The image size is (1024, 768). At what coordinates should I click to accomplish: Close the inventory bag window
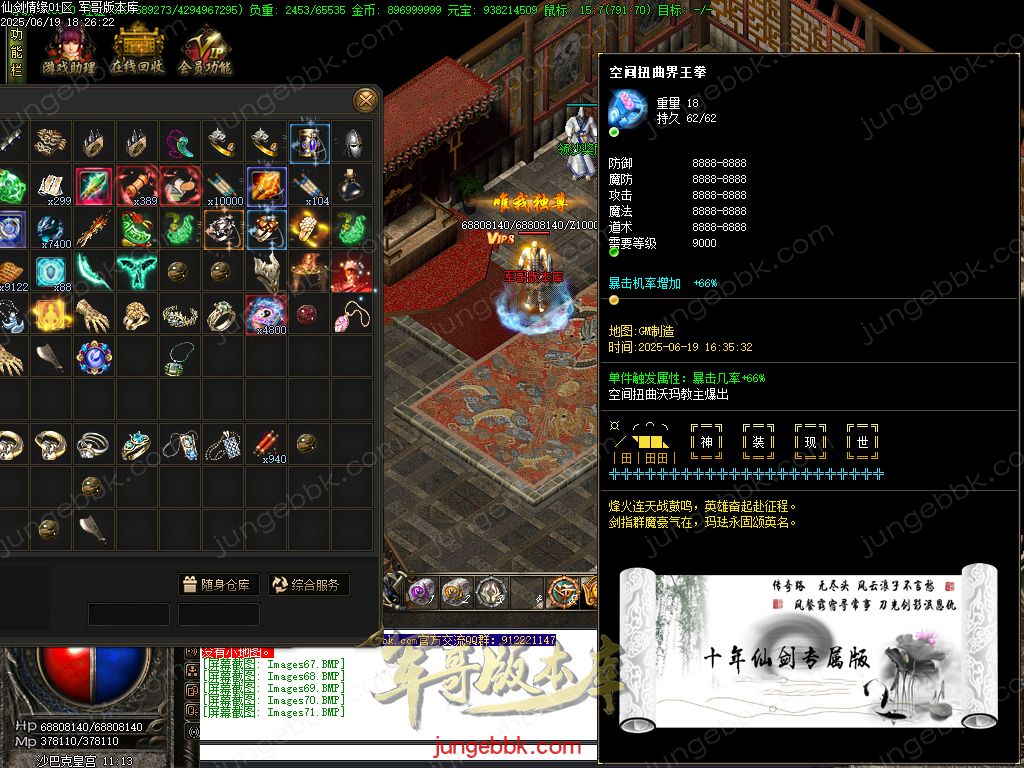click(x=366, y=99)
